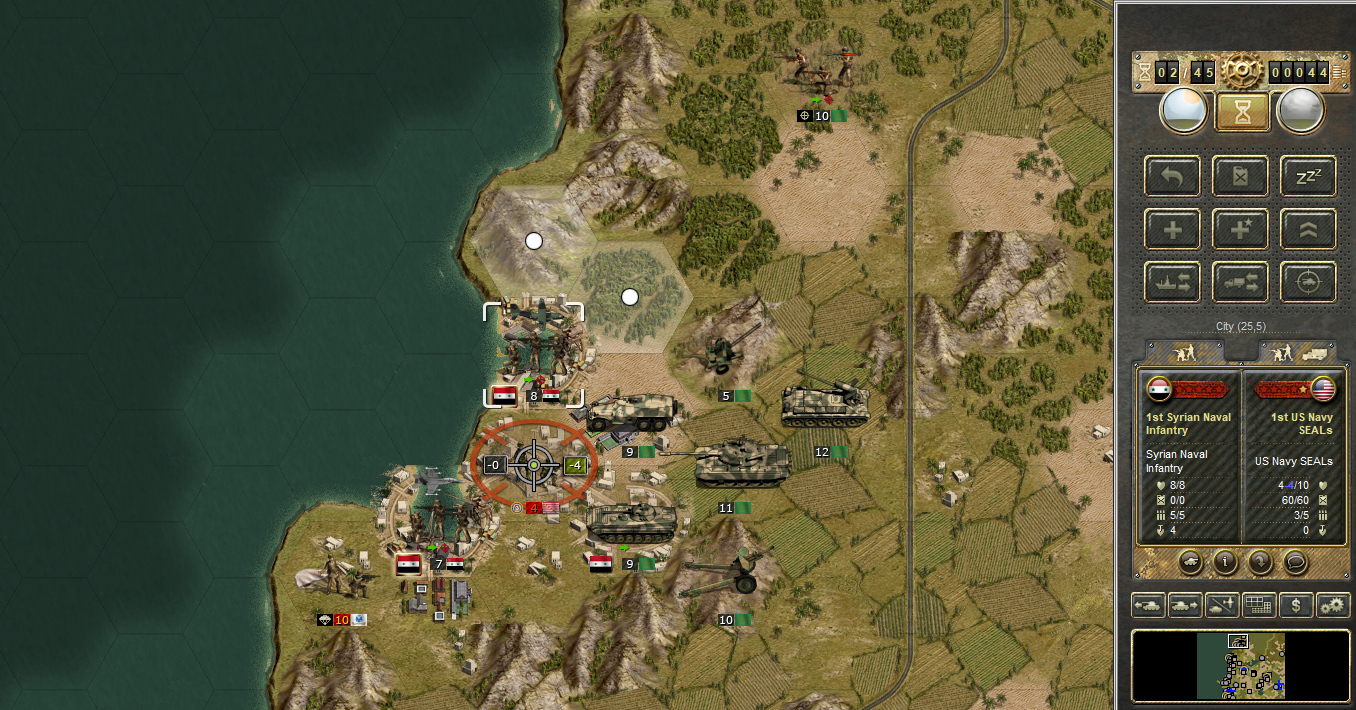The image size is (1356, 710).
Task: Open the gear menu at panel top
Action: click(x=1242, y=71)
